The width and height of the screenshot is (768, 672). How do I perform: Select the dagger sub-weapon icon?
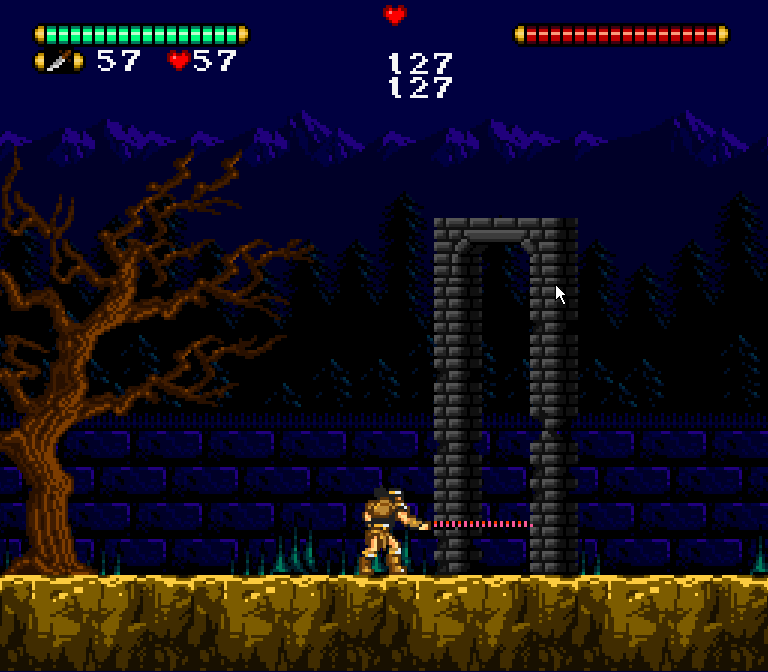(59, 62)
